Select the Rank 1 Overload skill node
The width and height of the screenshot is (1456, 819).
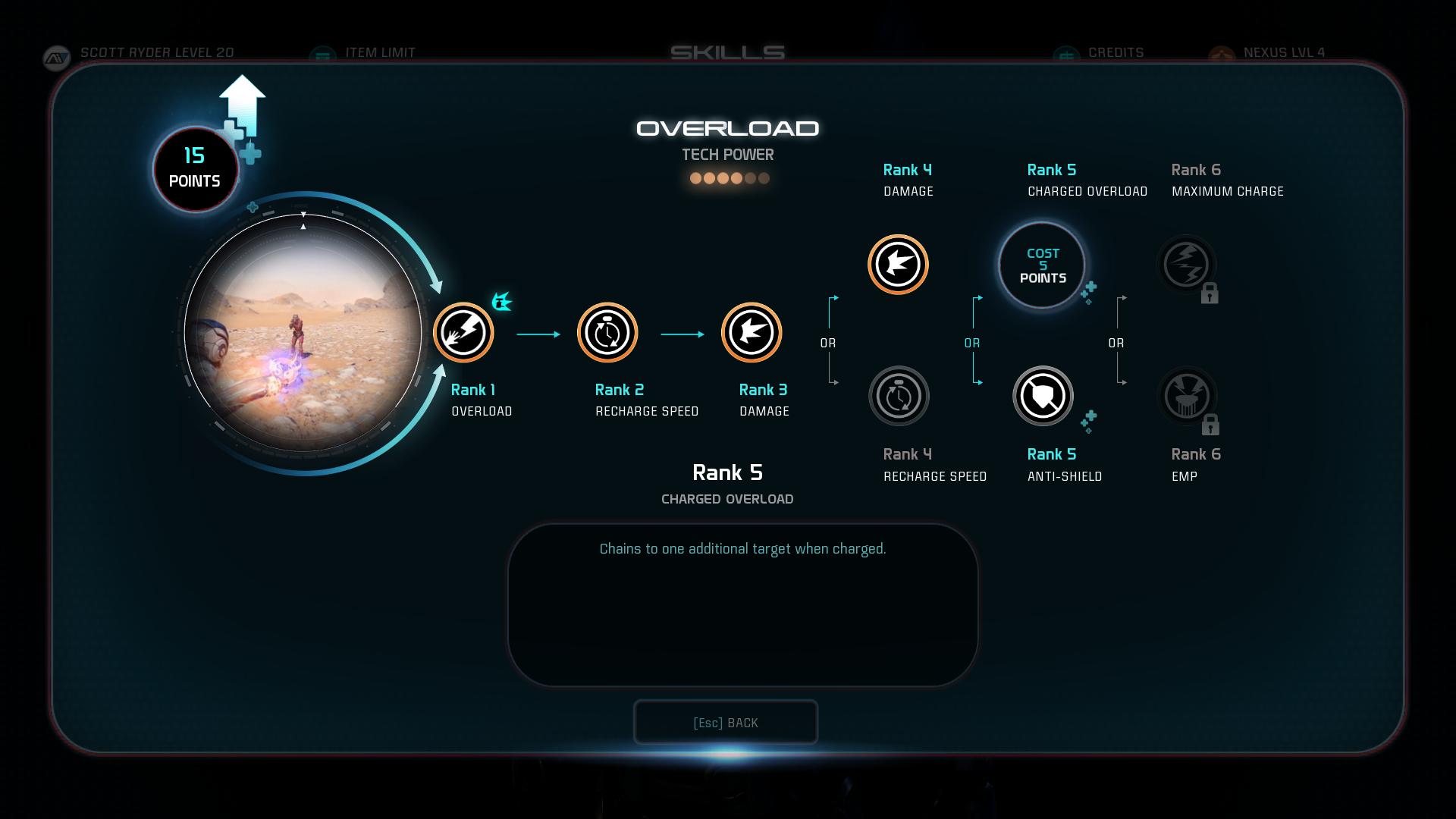pyautogui.click(x=463, y=332)
